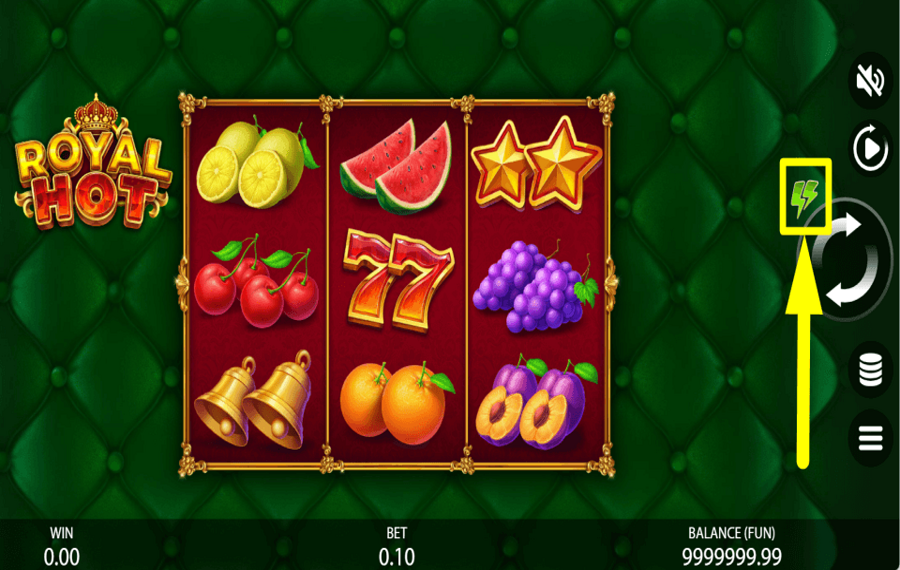Open the hamburger menu button
Screen dimensions: 900x570
870,438
